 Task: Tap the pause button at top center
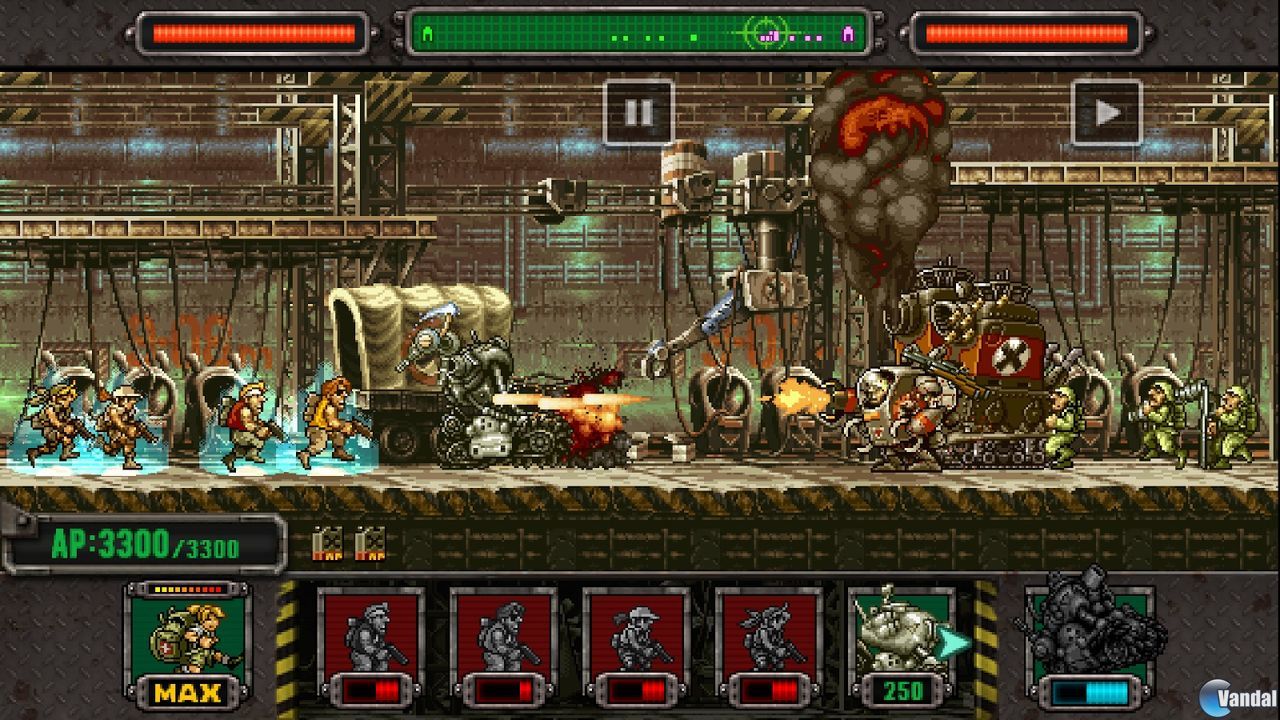[x=638, y=112]
